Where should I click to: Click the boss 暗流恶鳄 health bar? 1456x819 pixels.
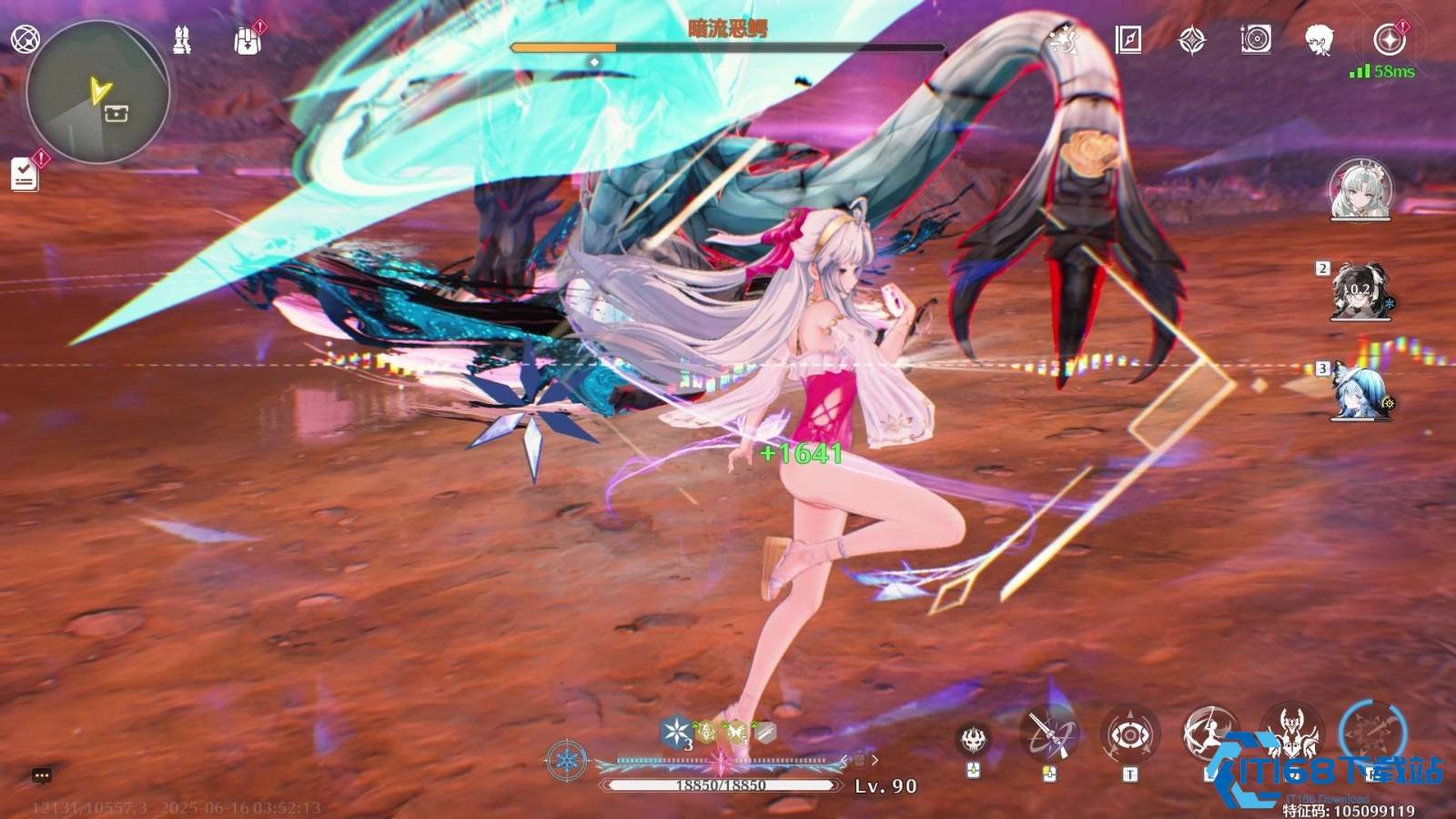point(728,47)
